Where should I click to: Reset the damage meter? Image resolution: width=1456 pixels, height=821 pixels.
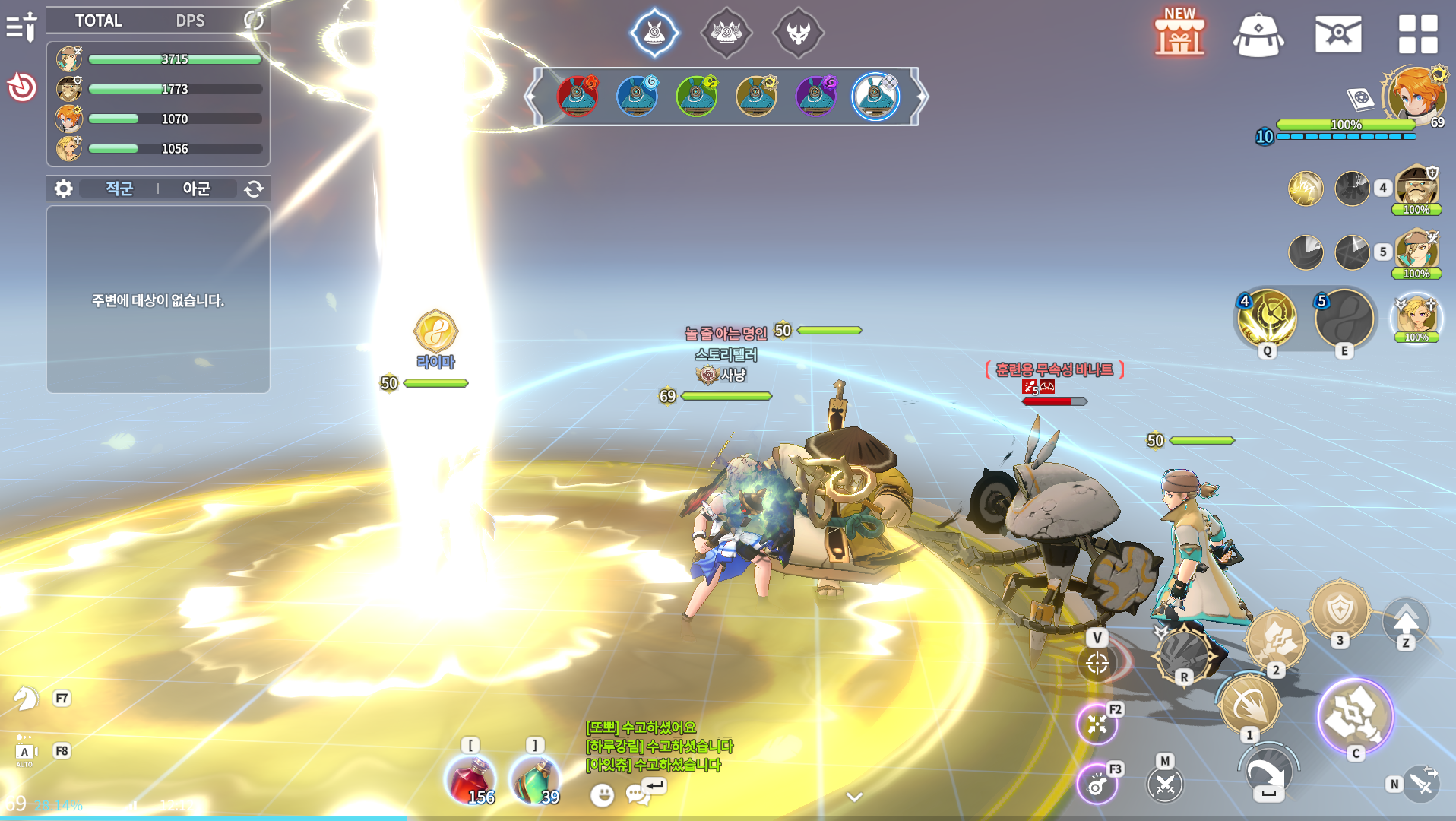pos(254,21)
